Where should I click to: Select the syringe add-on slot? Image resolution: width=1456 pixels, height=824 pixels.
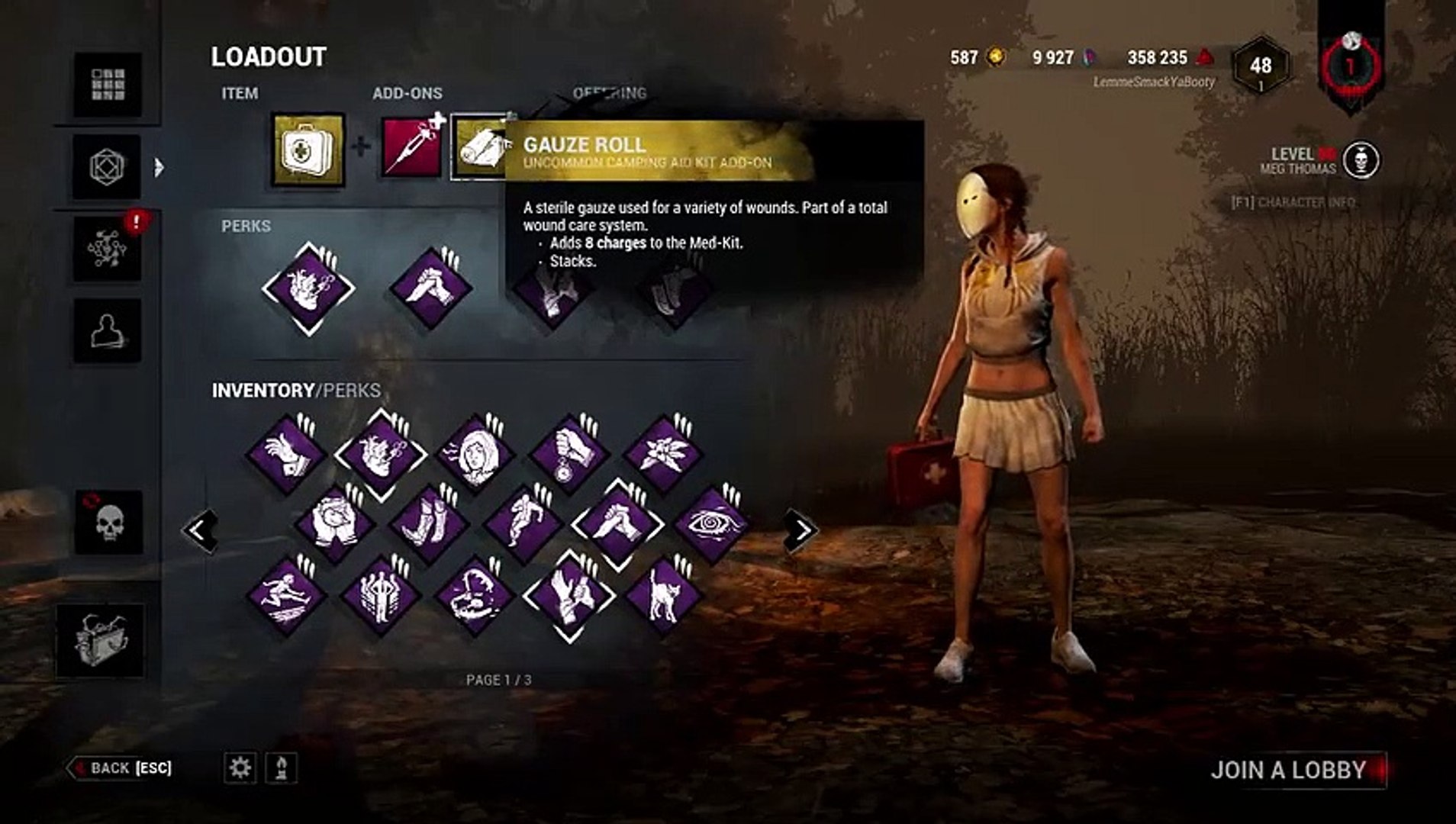click(412, 146)
